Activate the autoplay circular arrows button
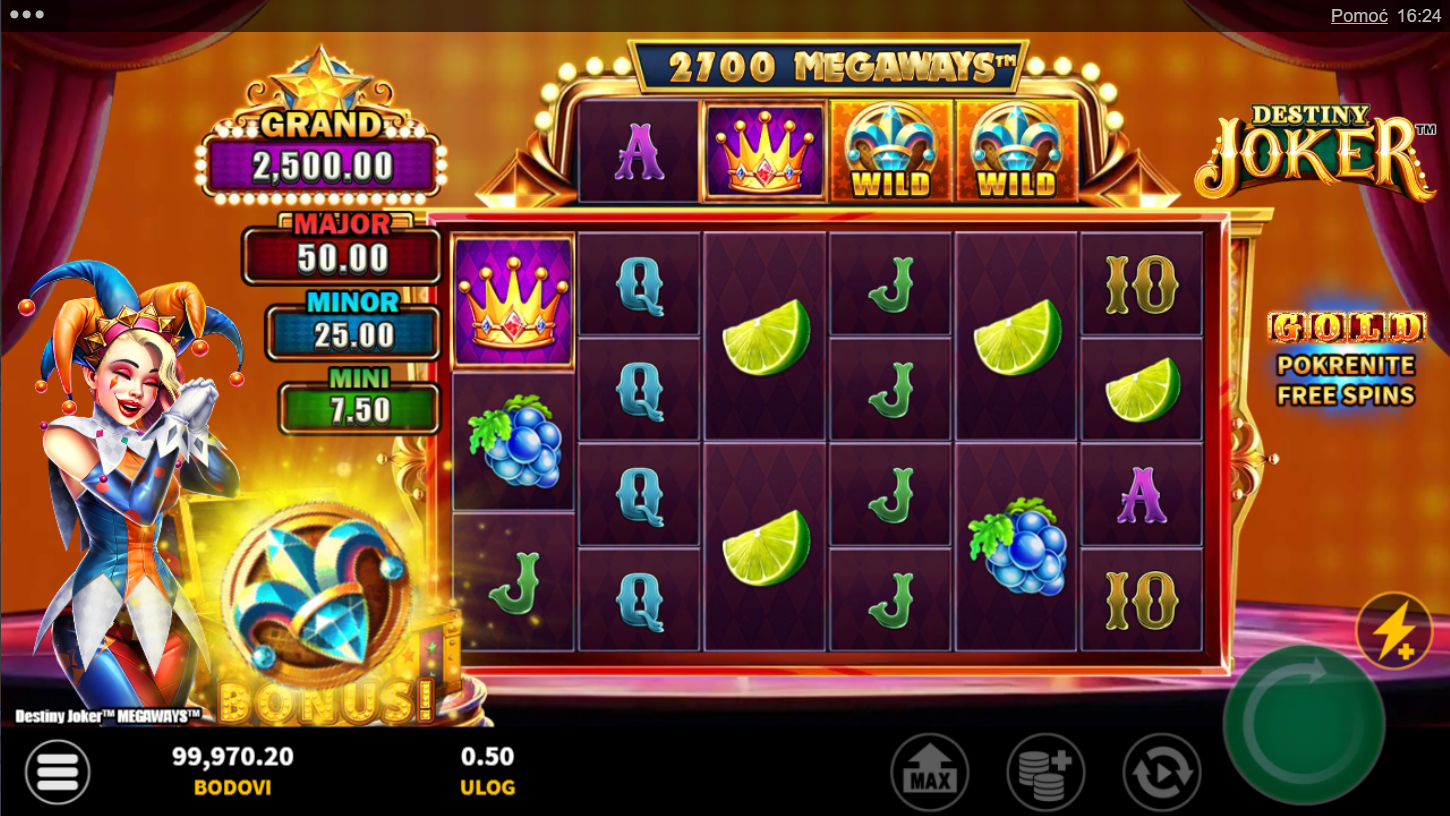Screen dimensions: 1450x816 point(1162,772)
